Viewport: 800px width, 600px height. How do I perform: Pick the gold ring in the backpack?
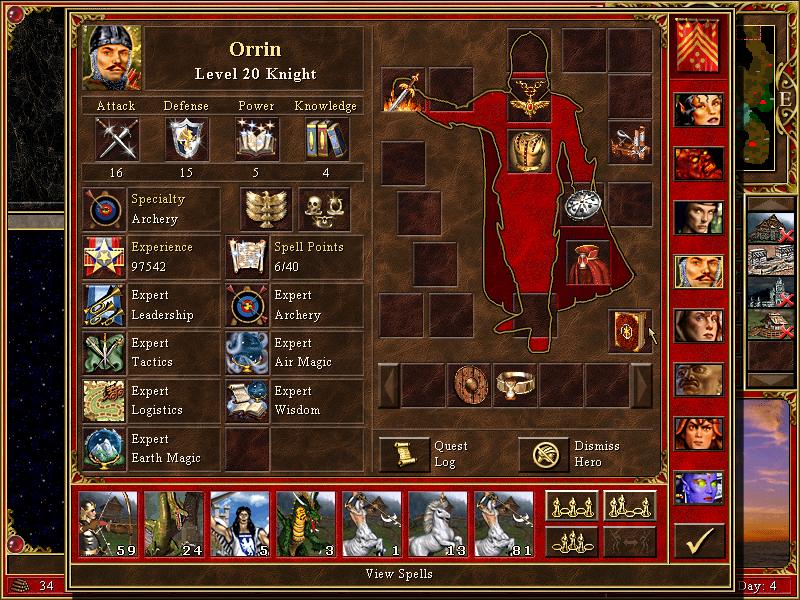[515, 385]
